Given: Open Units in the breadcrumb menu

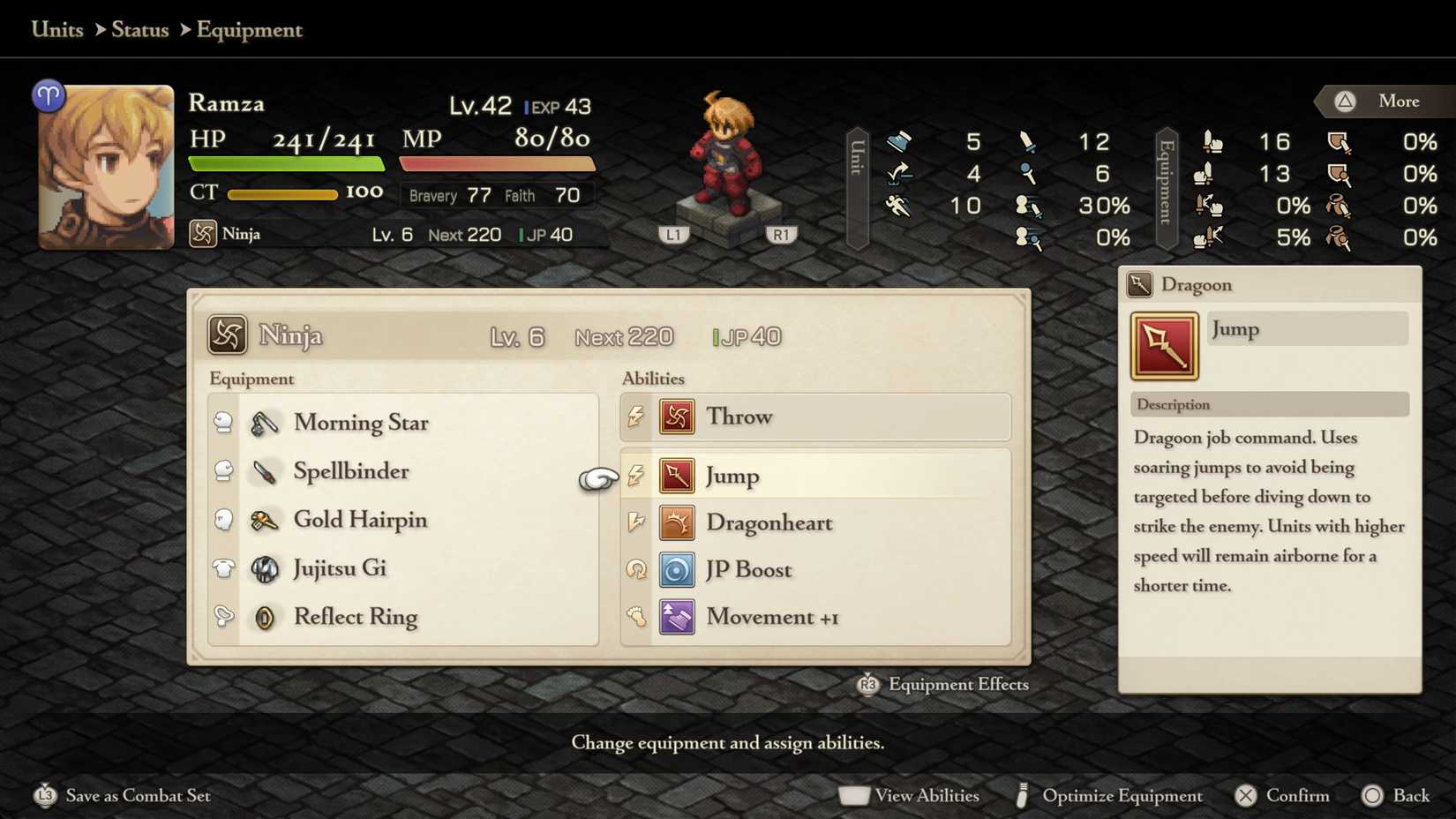Looking at the screenshot, I should point(56,29).
